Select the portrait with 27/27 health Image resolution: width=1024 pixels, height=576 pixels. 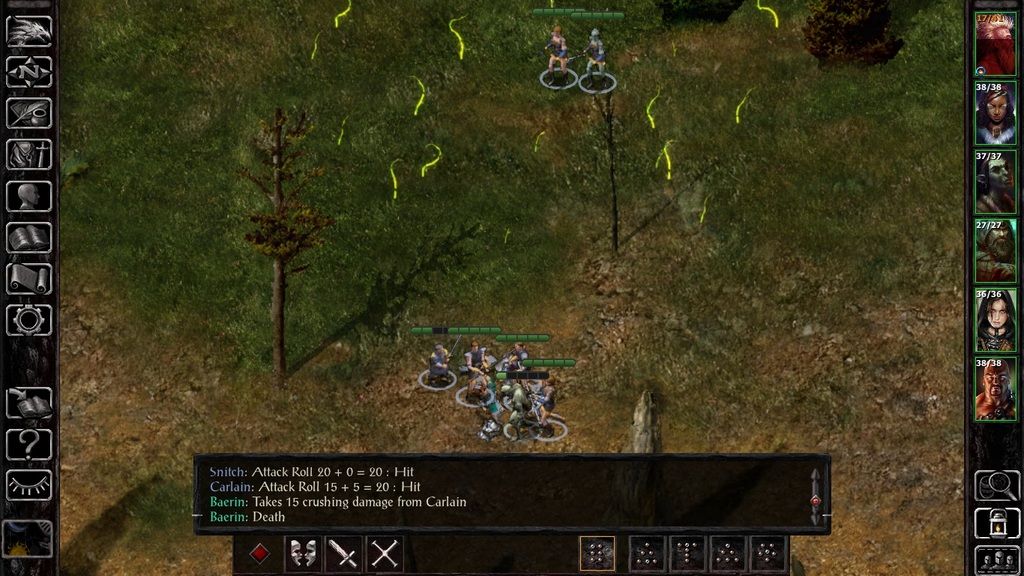point(995,251)
